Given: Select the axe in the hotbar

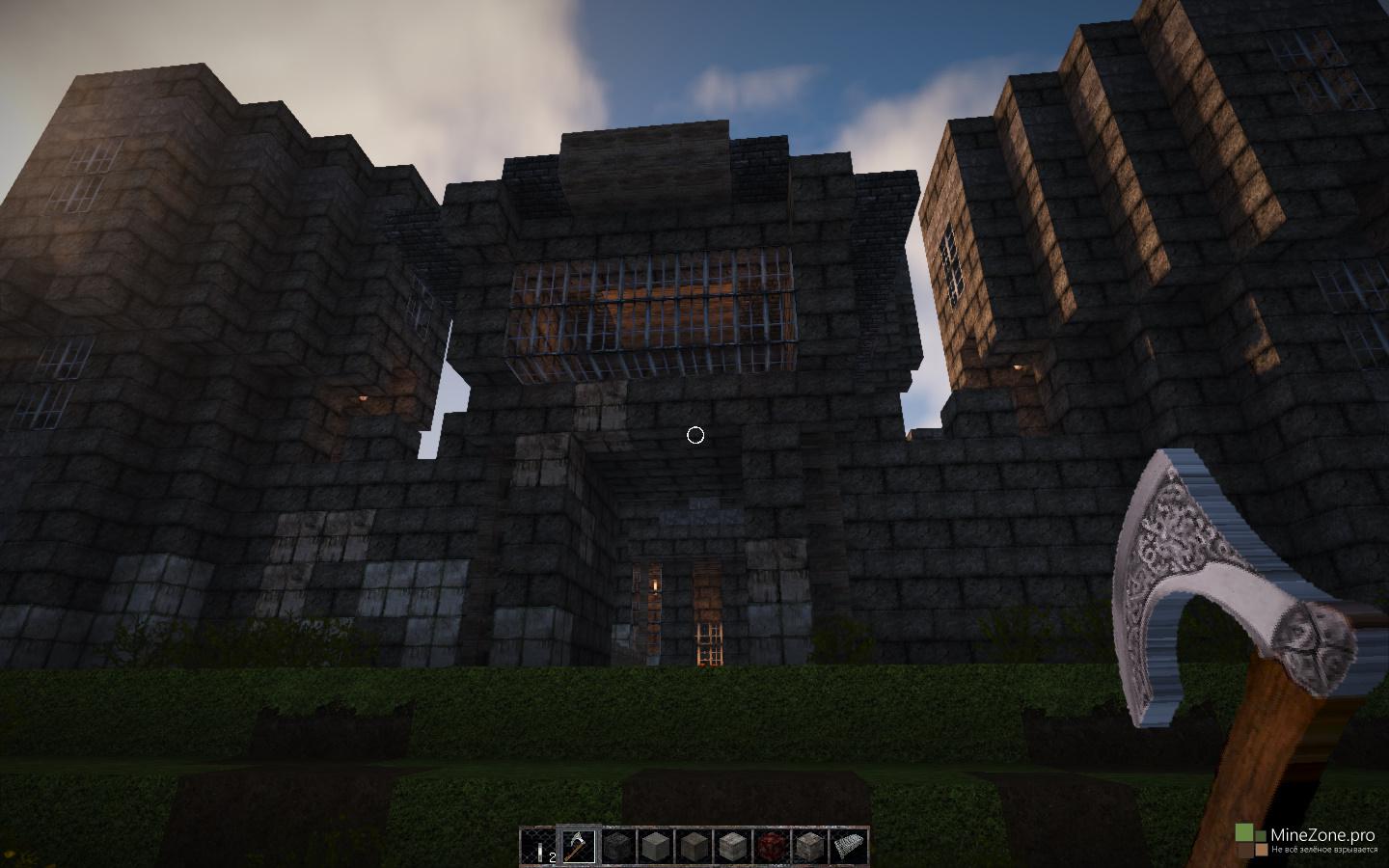Looking at the screenshot, I should tap(578, 847).
